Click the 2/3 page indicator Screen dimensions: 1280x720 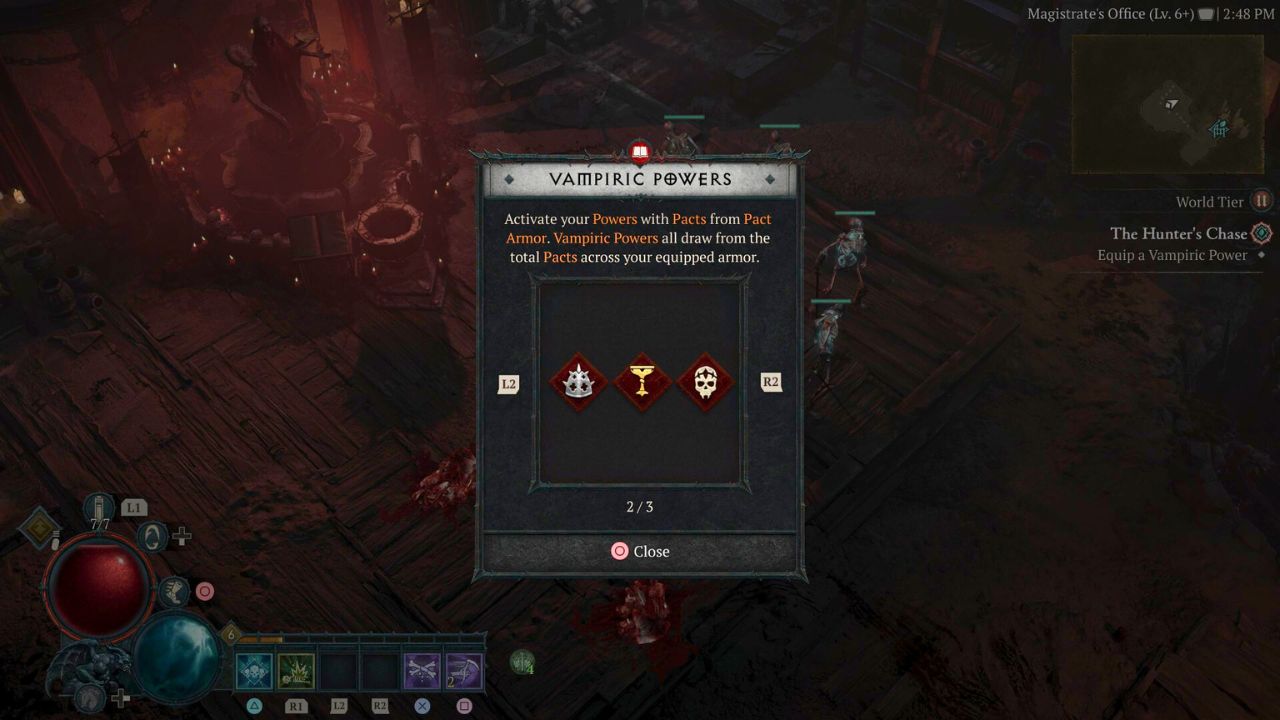pyautogui.click(x=640, y=507)
